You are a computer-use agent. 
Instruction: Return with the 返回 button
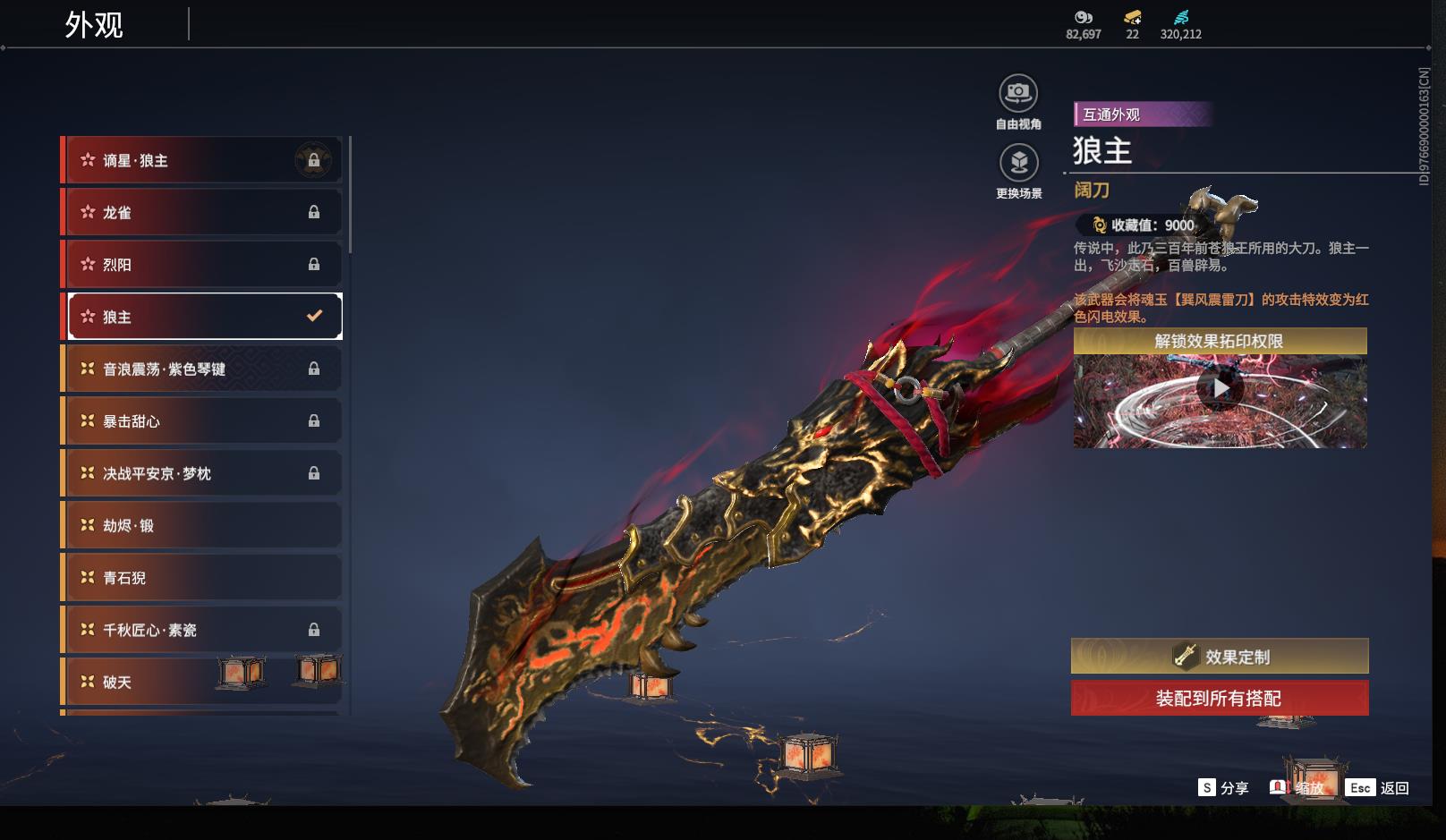click(x=1379, y=788)
